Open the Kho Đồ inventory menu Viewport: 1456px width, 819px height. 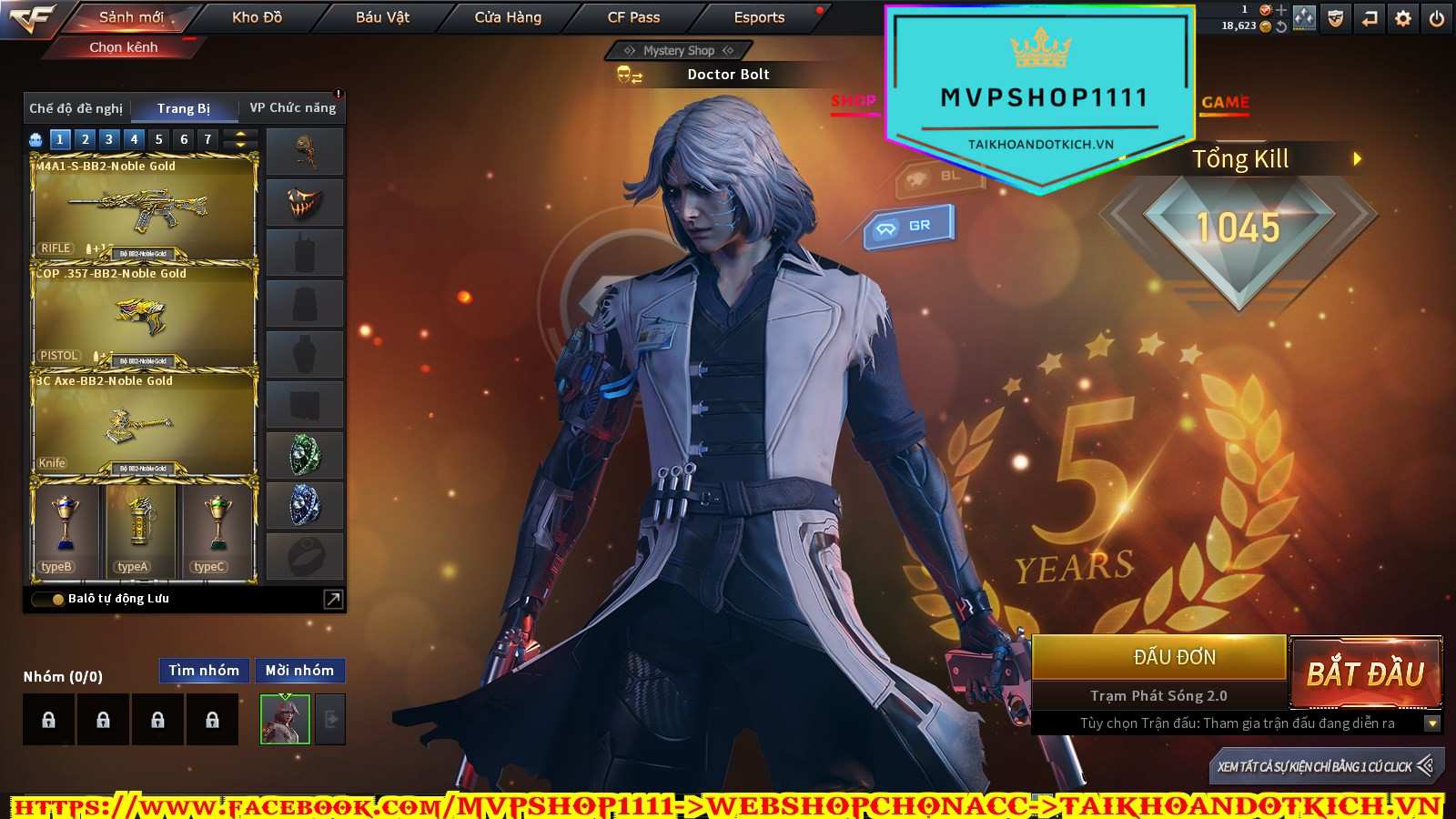coord(257,17)
